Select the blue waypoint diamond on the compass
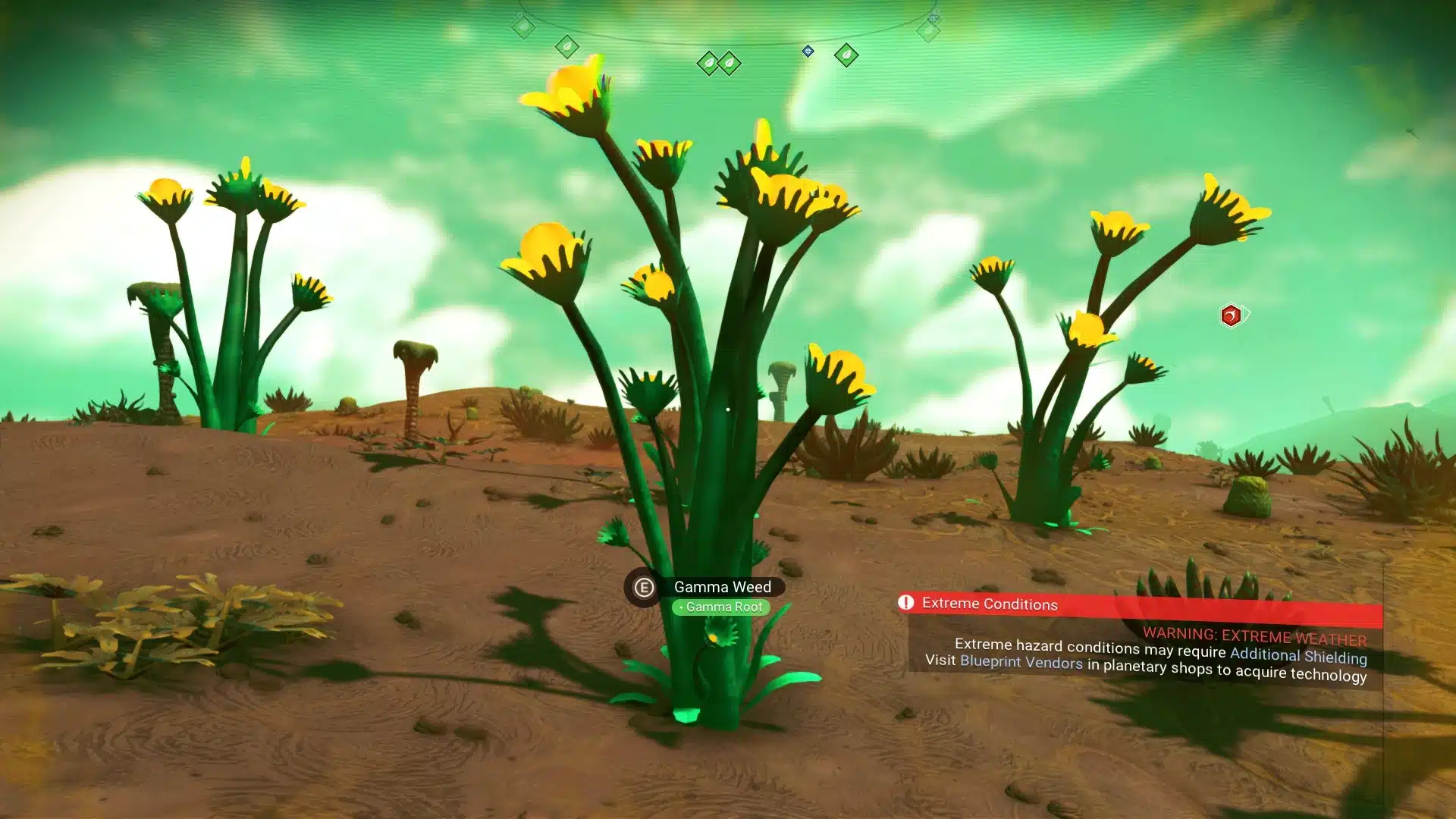 807,52
